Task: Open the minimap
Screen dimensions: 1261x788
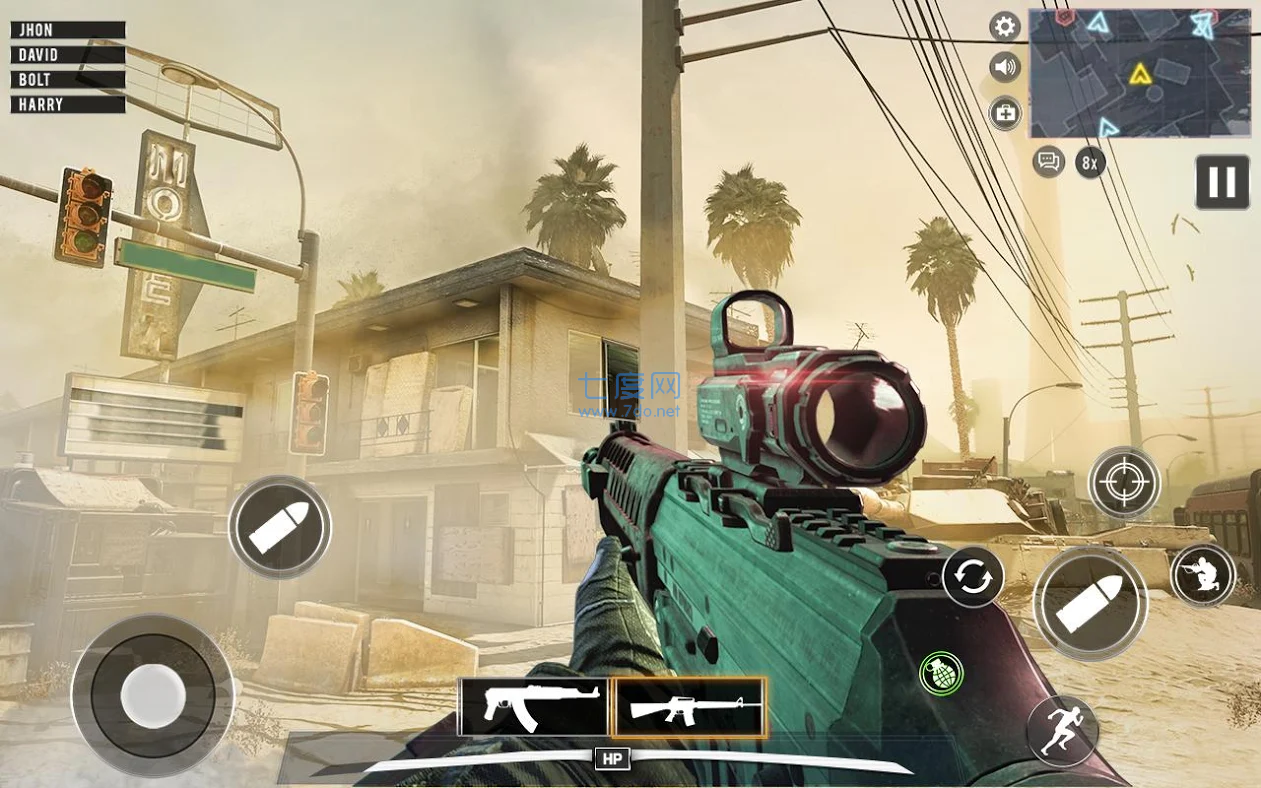Action: [x=1140, y=73]
